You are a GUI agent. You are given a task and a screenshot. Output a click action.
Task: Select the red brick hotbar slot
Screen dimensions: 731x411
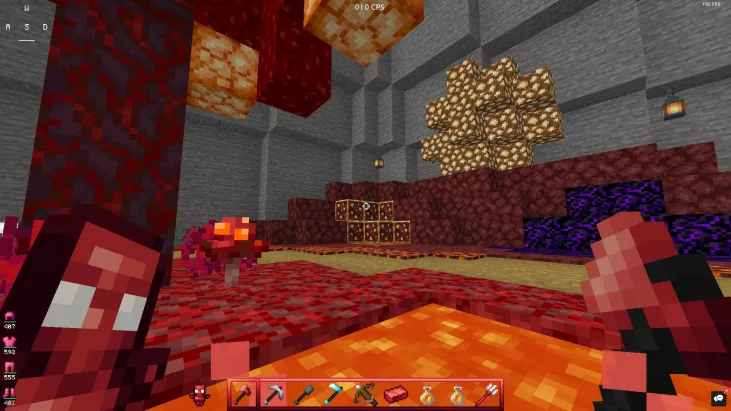394,395
